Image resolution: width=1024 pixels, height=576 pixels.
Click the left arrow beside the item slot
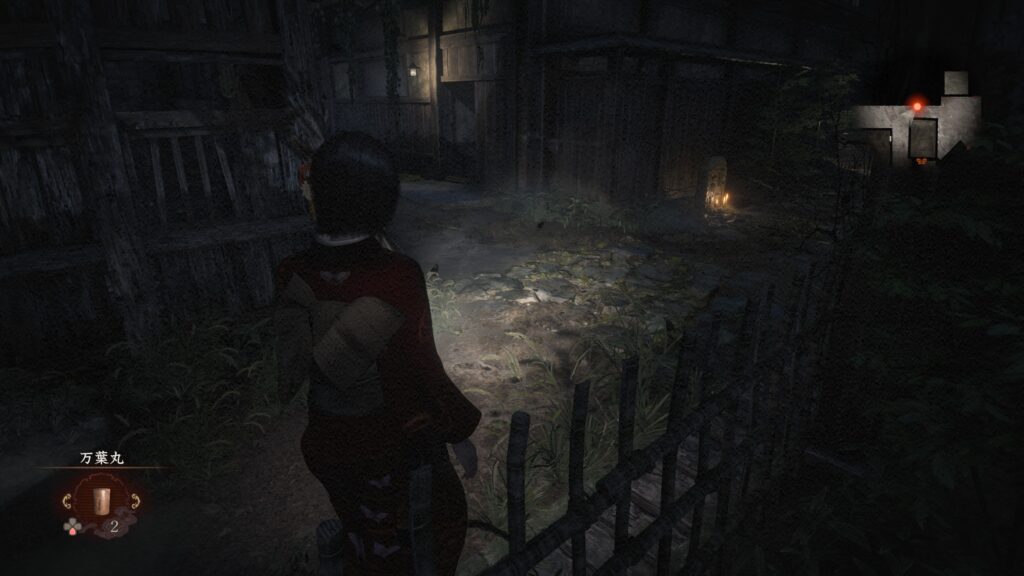pyautogui.click(x=68, y=500)
